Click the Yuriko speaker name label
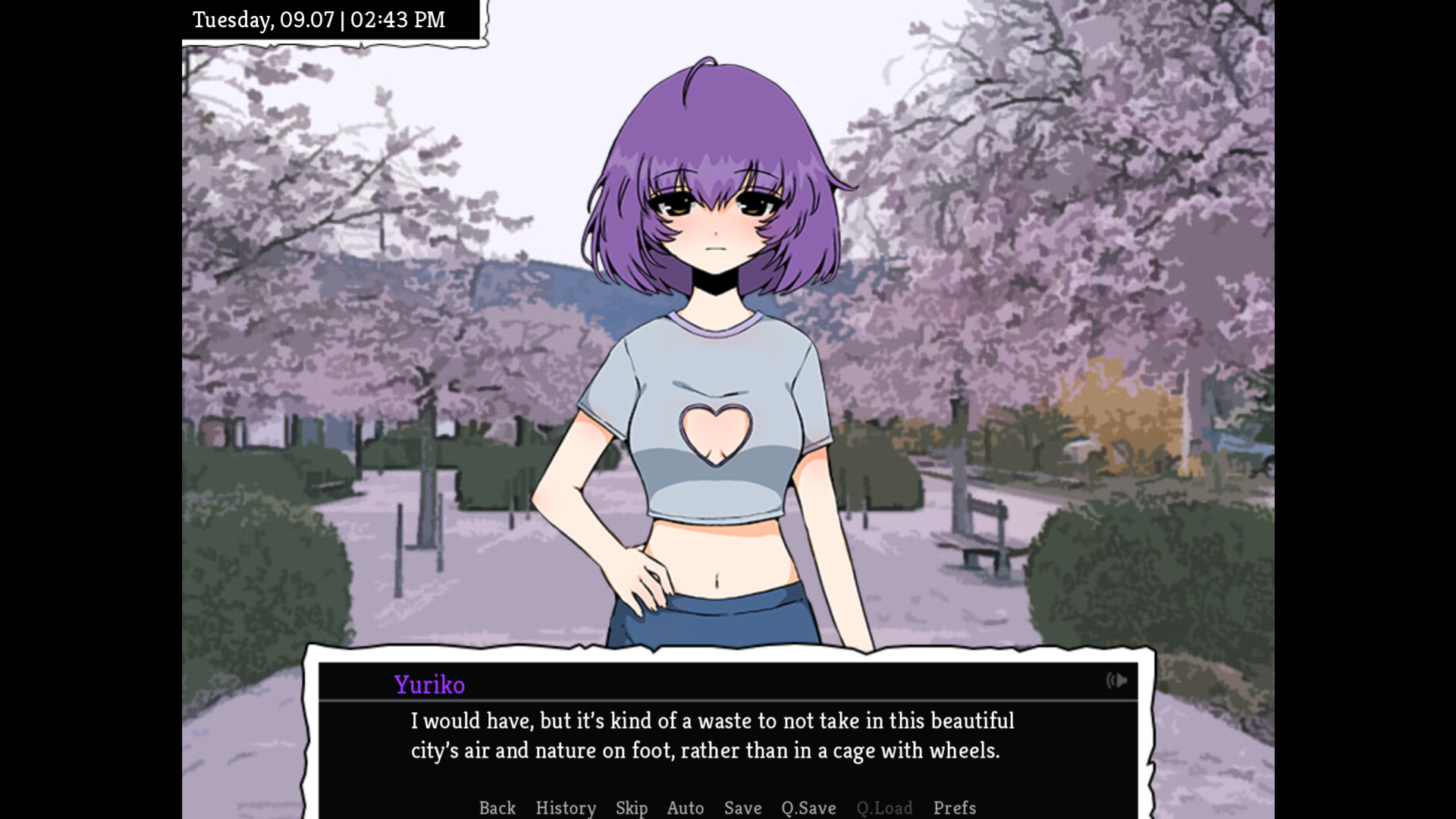The image size is (1456, 819). tap(429, 684)
